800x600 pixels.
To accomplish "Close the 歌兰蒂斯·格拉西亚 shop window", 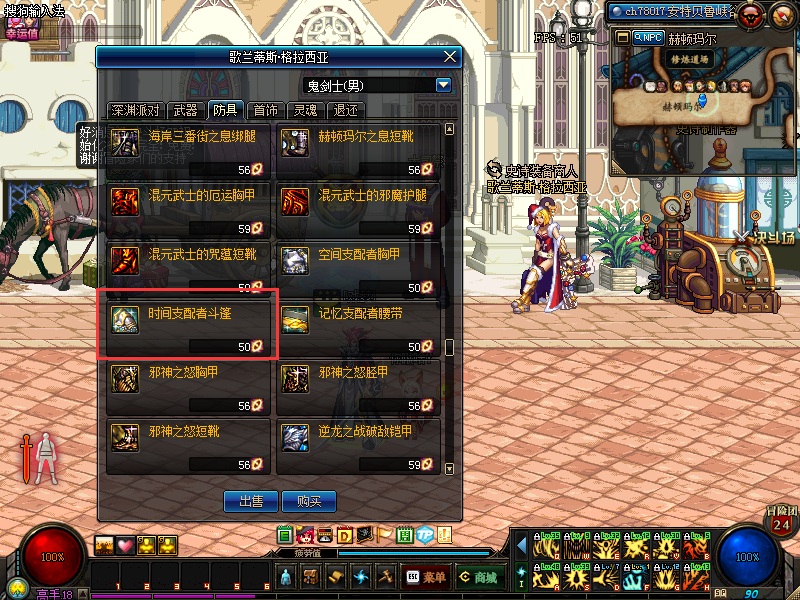I will coord(450,57).
